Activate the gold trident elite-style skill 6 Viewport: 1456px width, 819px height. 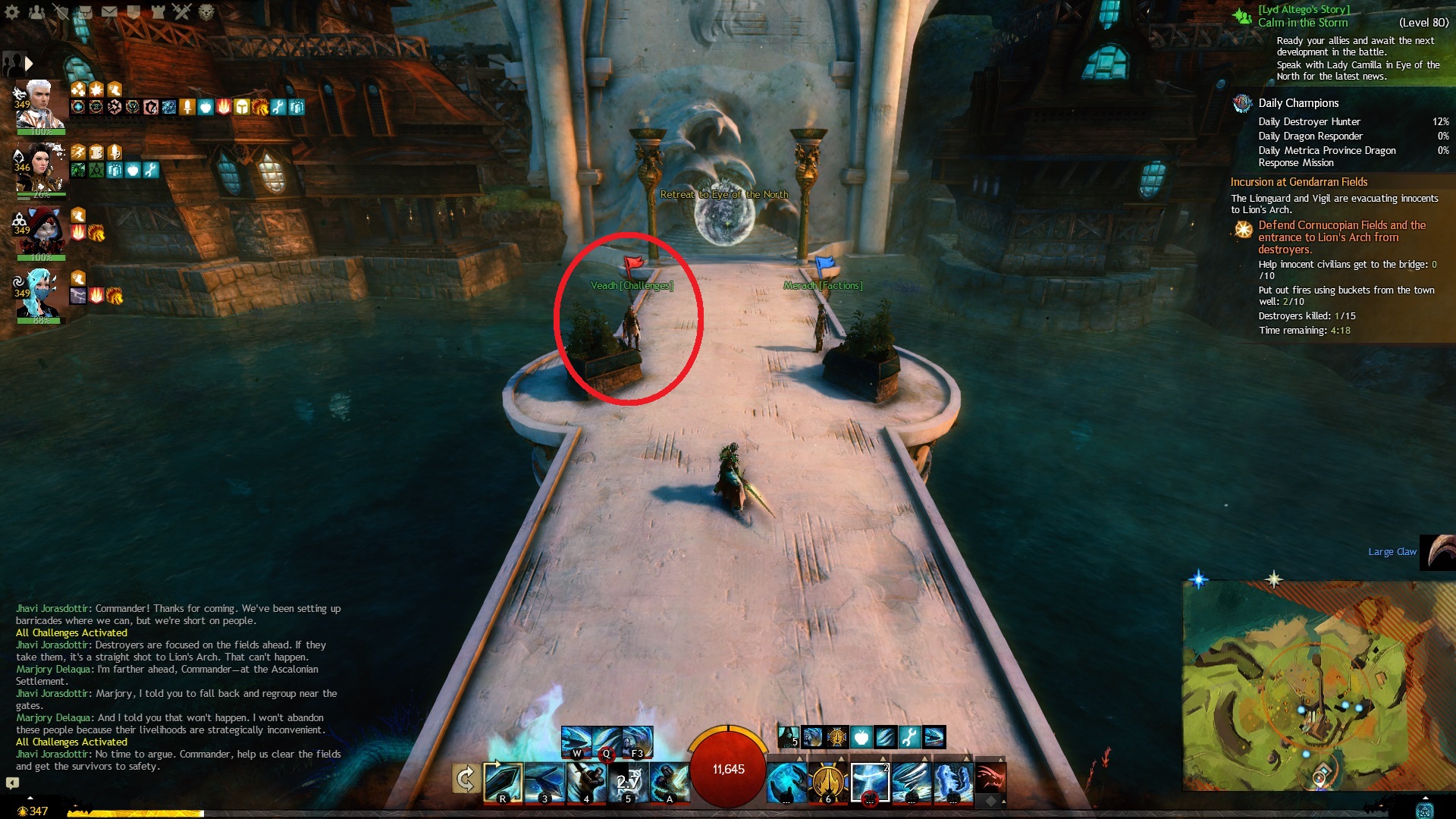(828, 782)
